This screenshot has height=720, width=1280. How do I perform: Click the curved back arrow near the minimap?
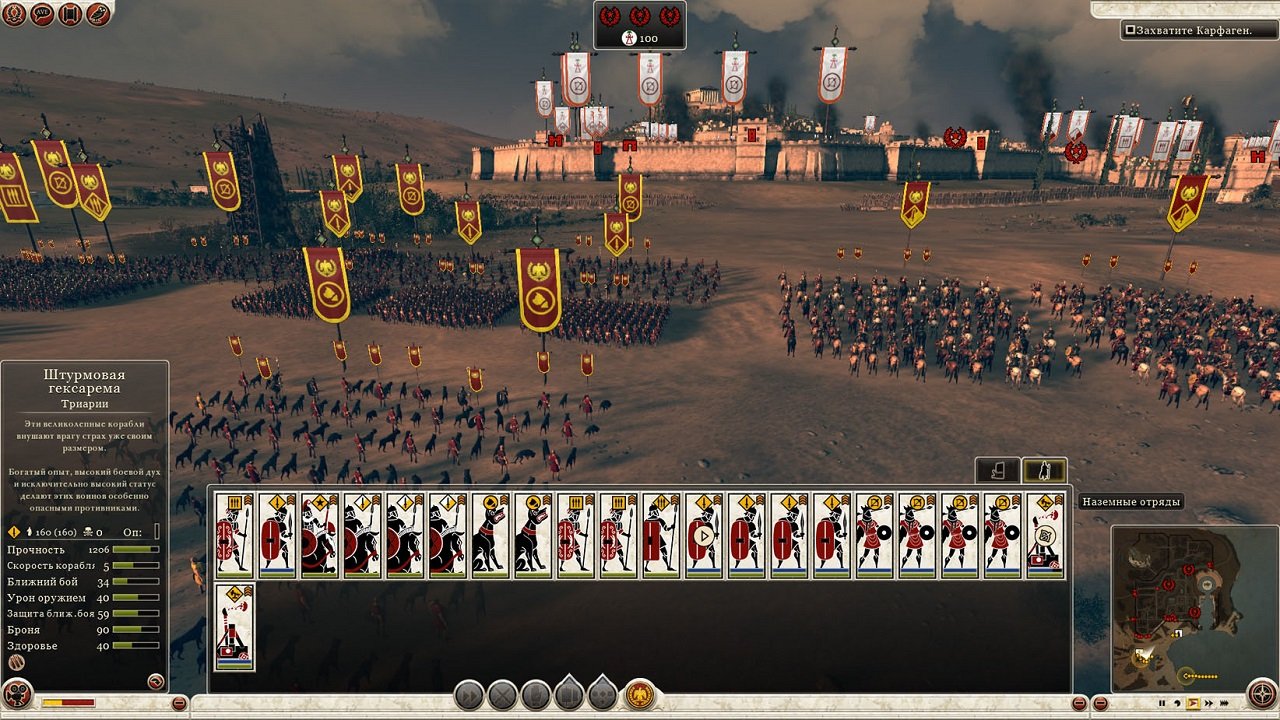point(1177,702)
